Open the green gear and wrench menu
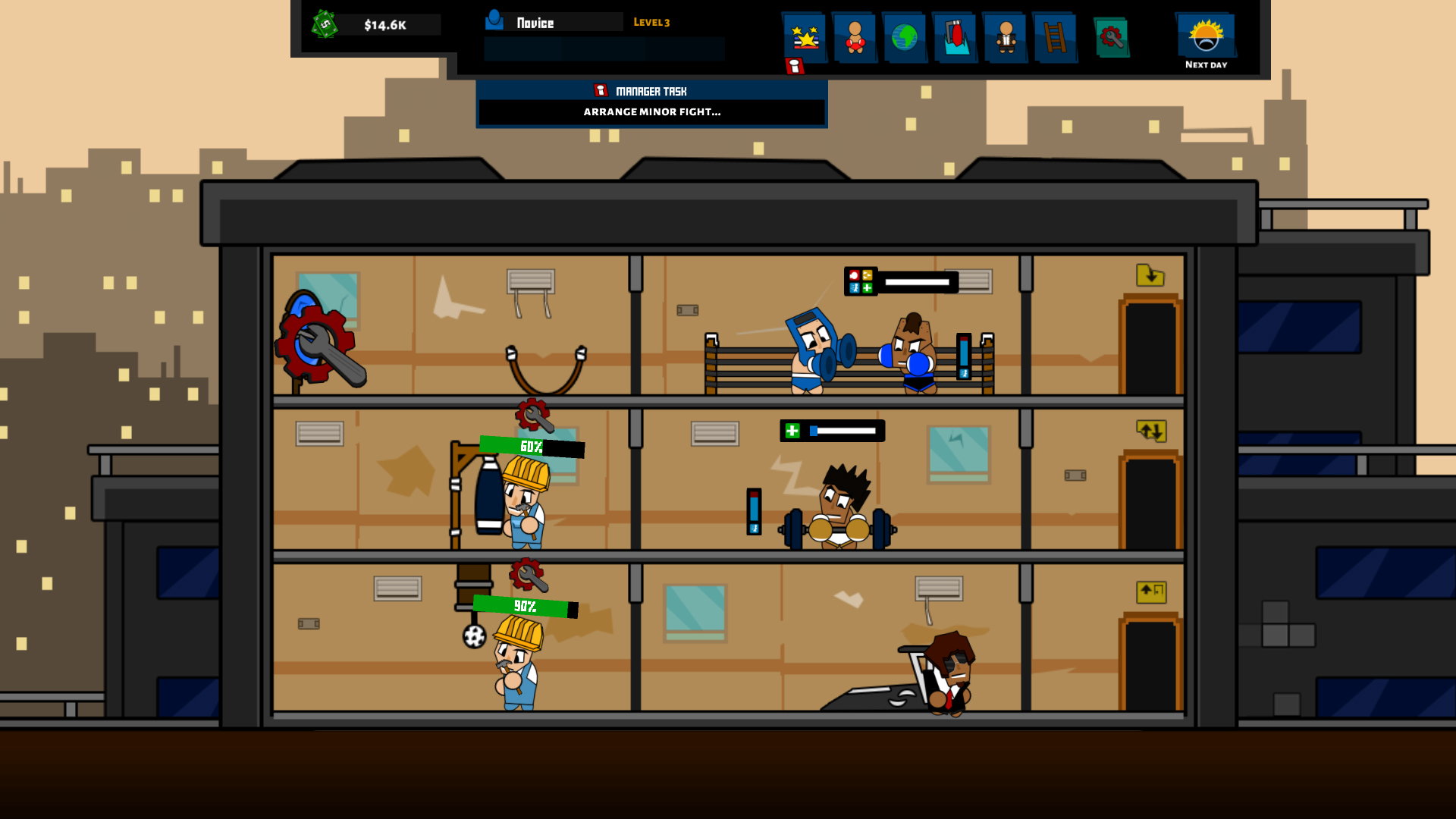Viewport: 1456px width, 819px height. click(1112, 37)
